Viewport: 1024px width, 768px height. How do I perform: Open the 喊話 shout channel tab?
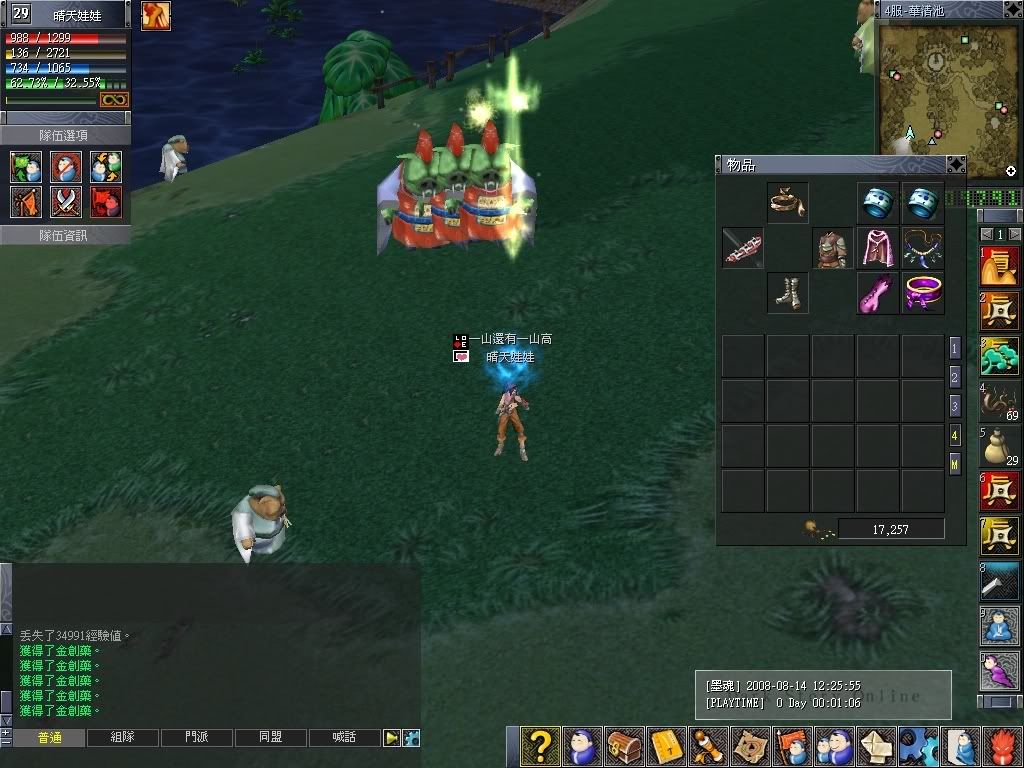click(x=343, y=738)
